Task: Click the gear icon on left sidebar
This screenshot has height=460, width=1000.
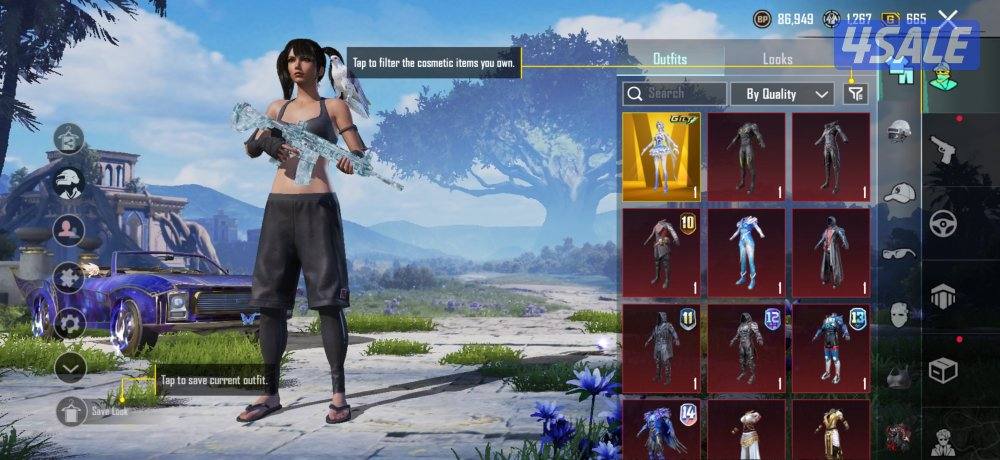Action: tap(69, 322)
